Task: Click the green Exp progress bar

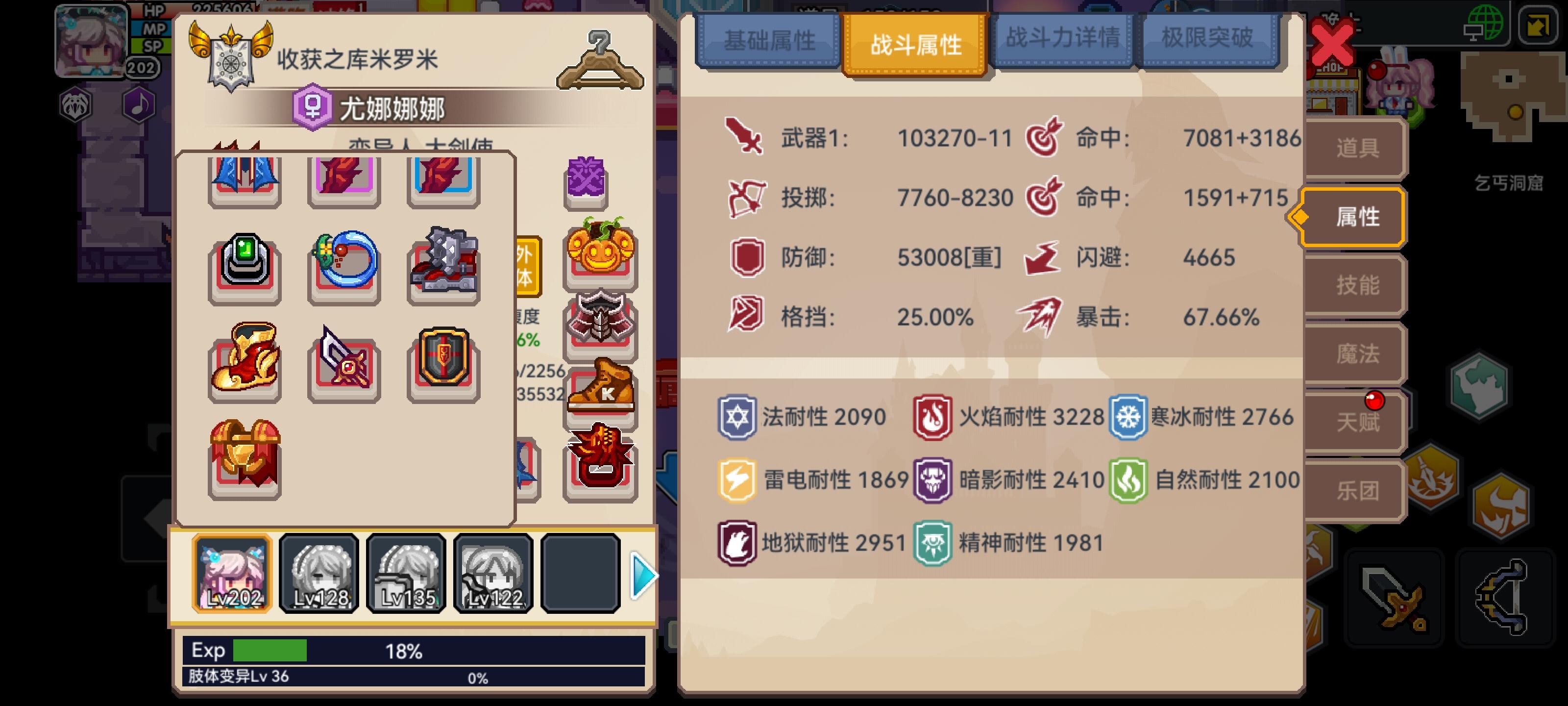Action: tap(268, 651)
